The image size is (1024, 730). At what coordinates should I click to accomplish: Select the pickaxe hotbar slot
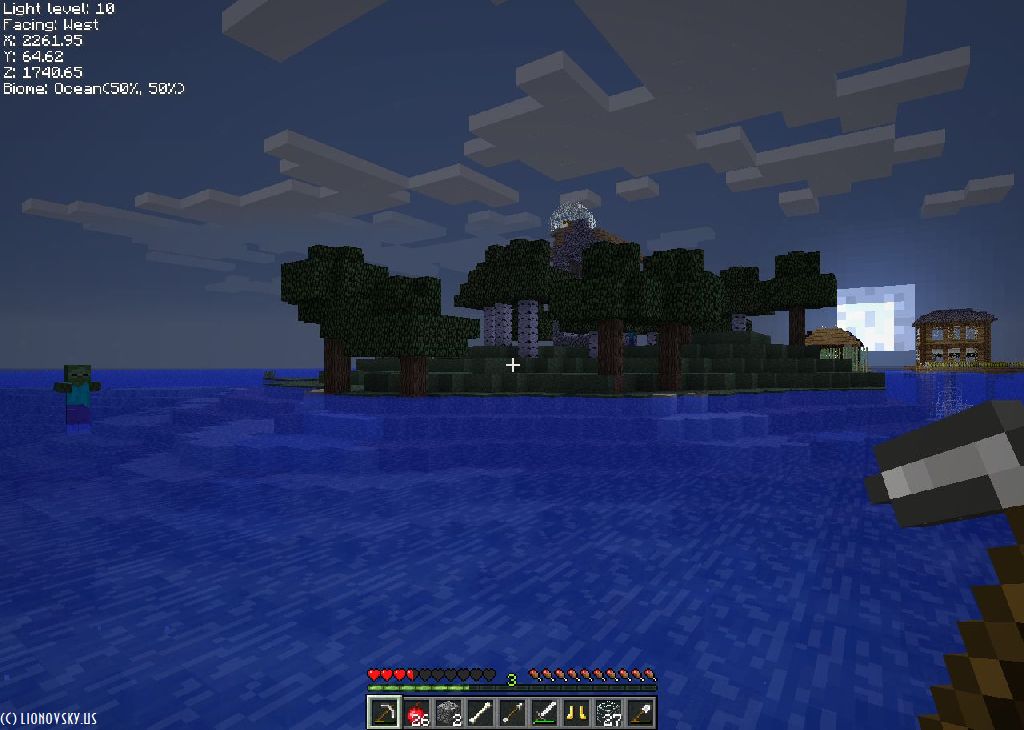384,713
